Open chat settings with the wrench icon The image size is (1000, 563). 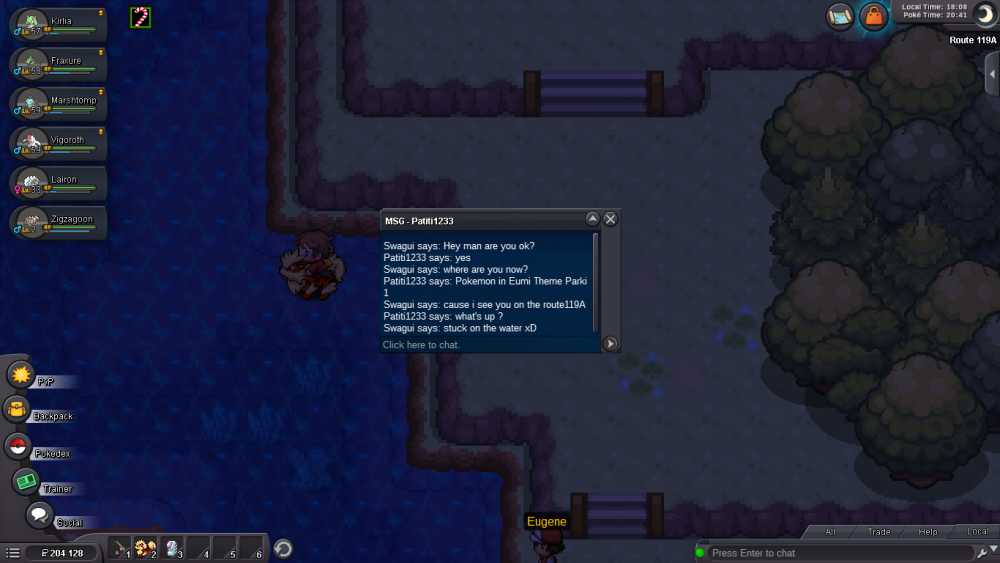pyautogui.click(x=986, y=553)
